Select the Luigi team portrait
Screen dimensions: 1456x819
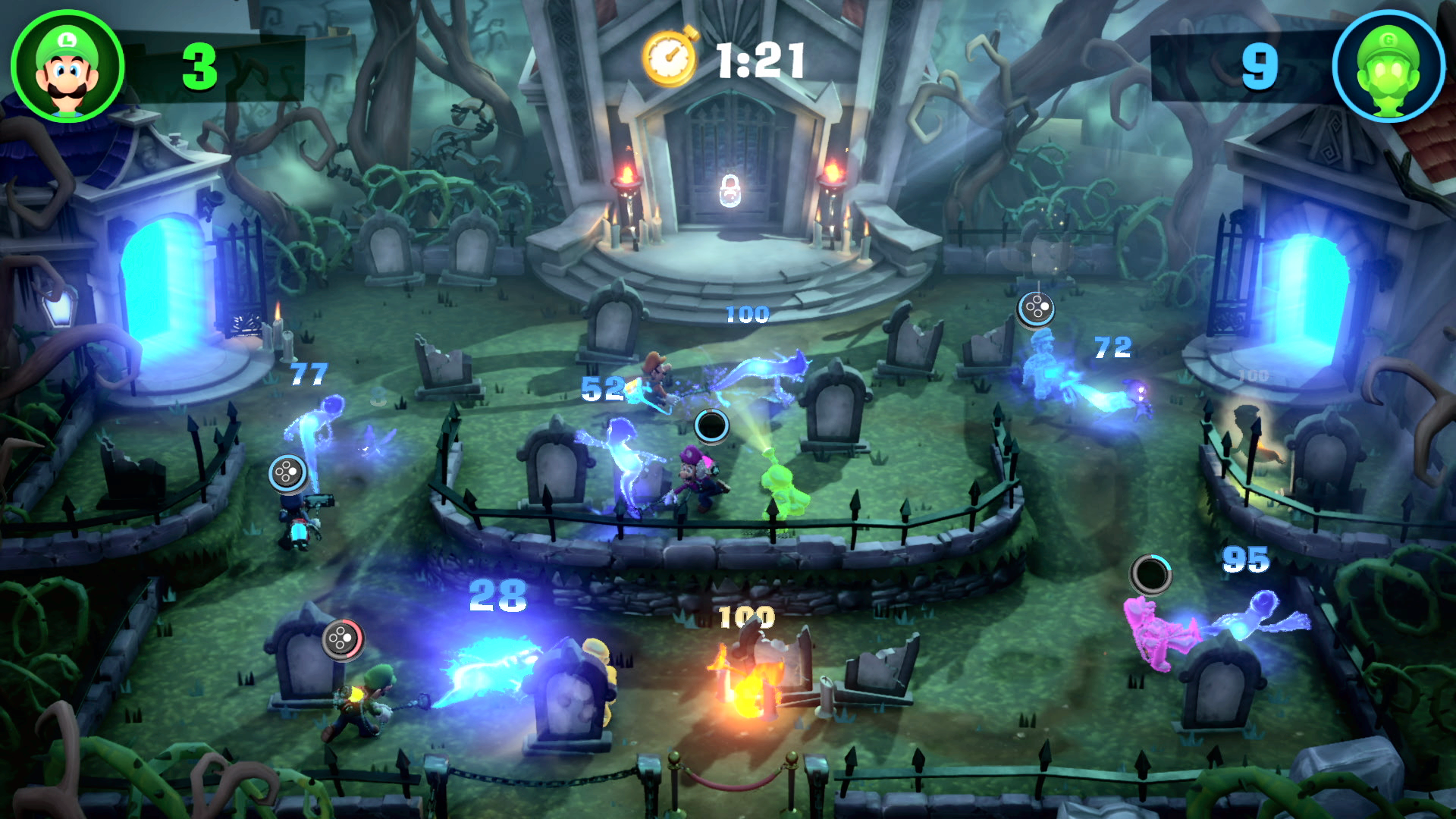coord(67,66)
